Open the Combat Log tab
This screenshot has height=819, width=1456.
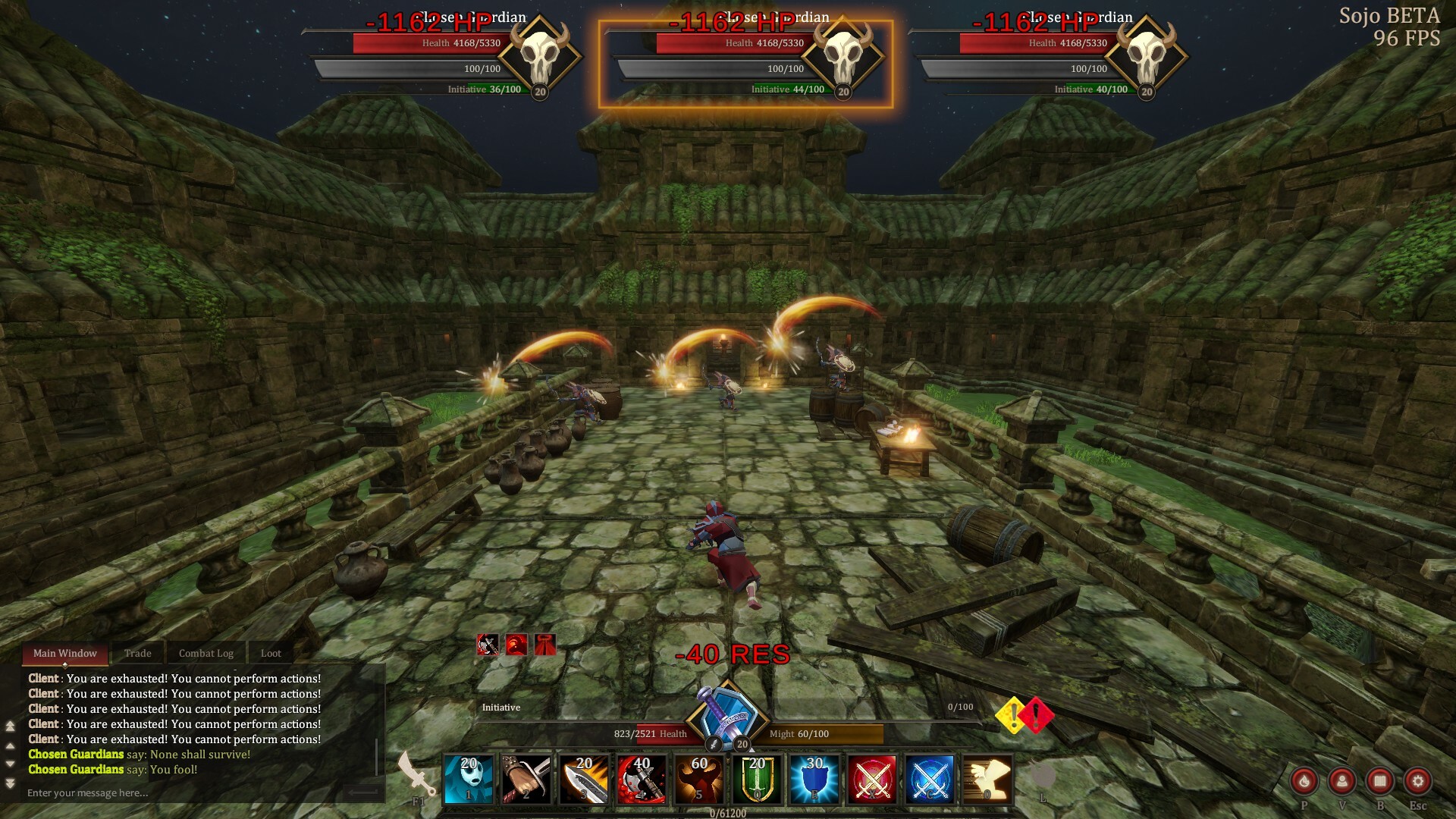point(206,653)
